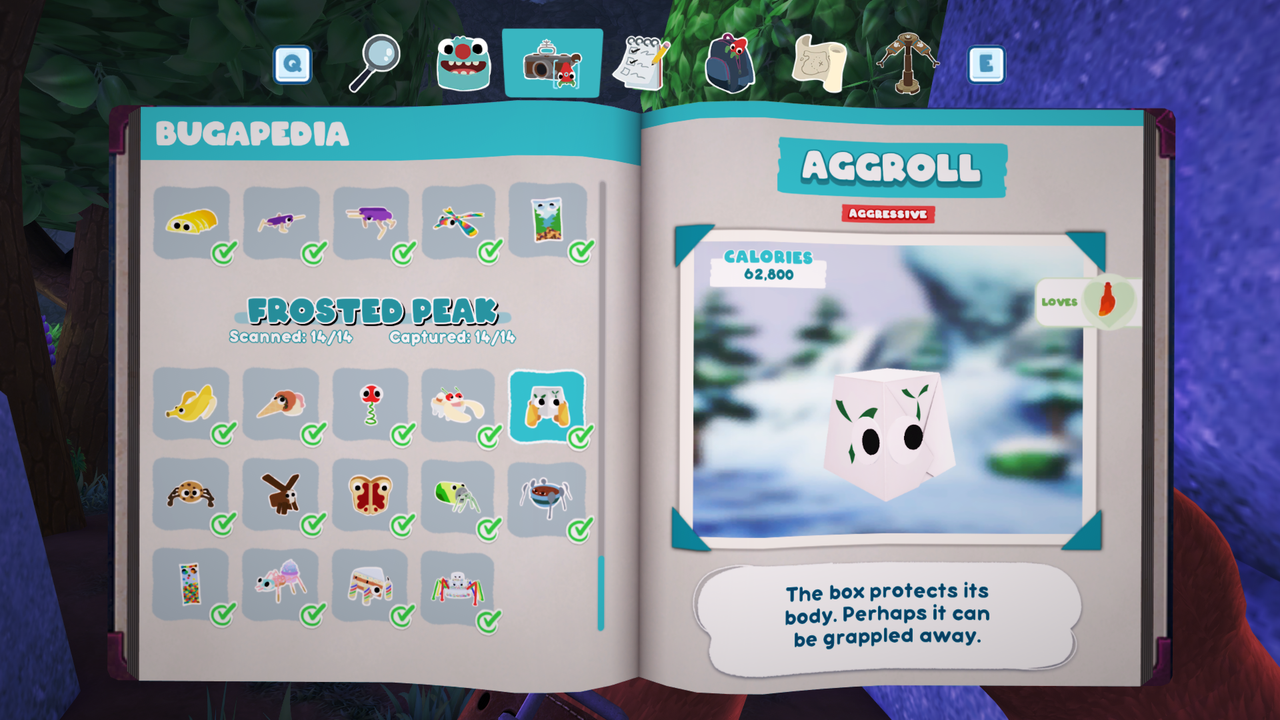This screenshot has height=720, width=1280.
Task: Select the soup bowl spider entry
Action: tap(547, 494)
